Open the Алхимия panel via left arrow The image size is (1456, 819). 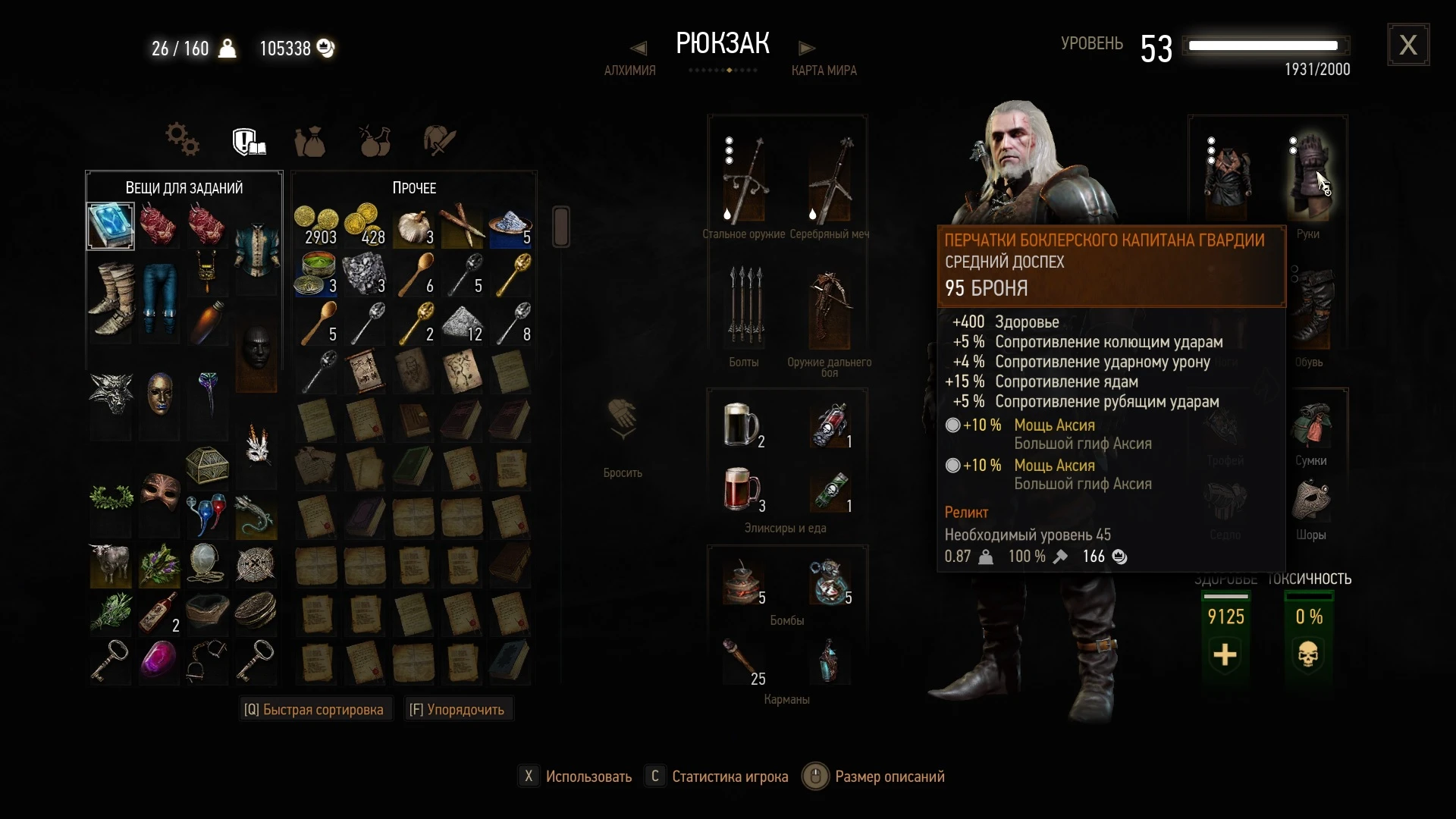638,48
